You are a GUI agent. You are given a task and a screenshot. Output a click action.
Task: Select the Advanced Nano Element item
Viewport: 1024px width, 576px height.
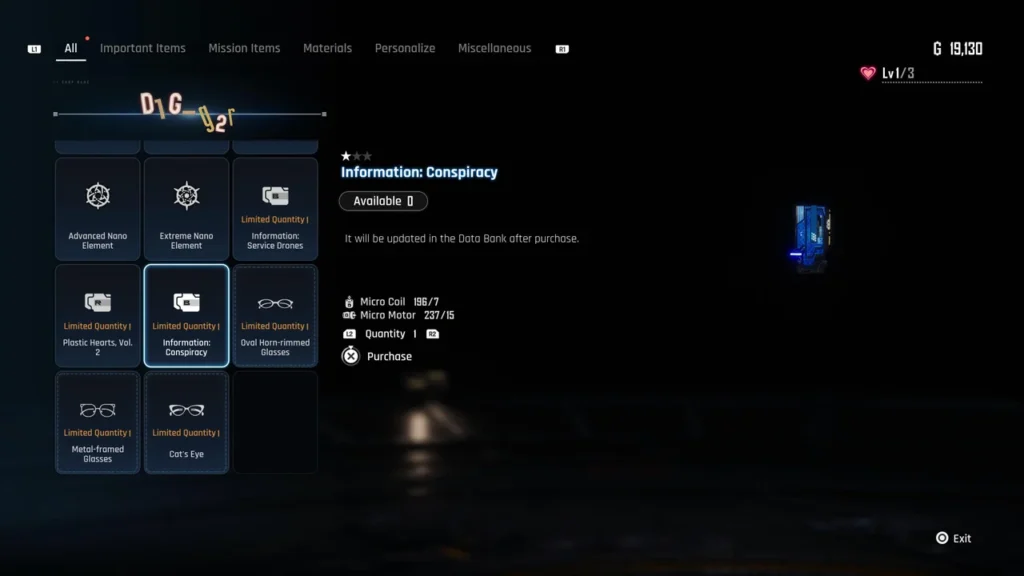click(98, 208)
